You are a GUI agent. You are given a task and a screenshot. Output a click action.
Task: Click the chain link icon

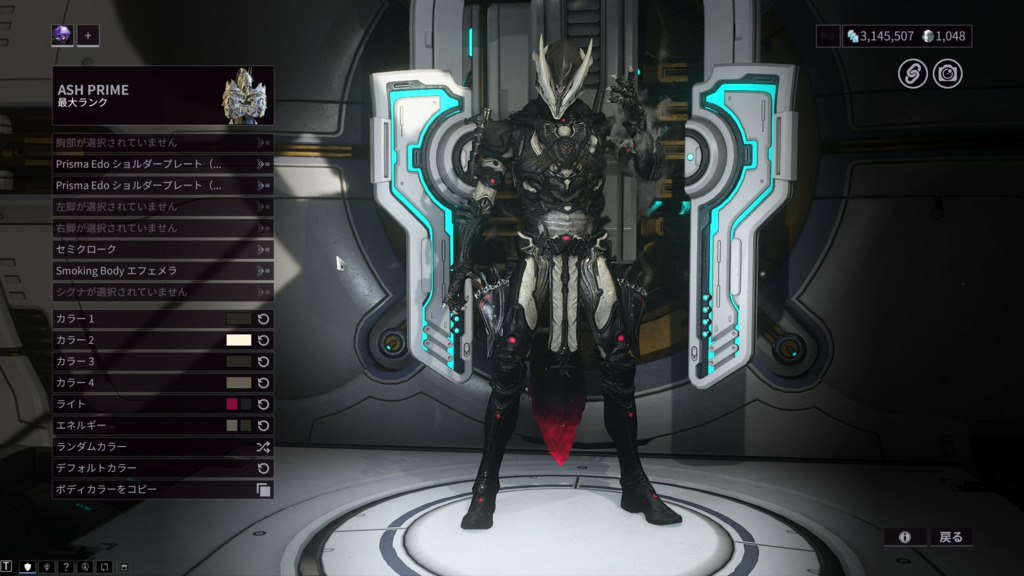912,73
